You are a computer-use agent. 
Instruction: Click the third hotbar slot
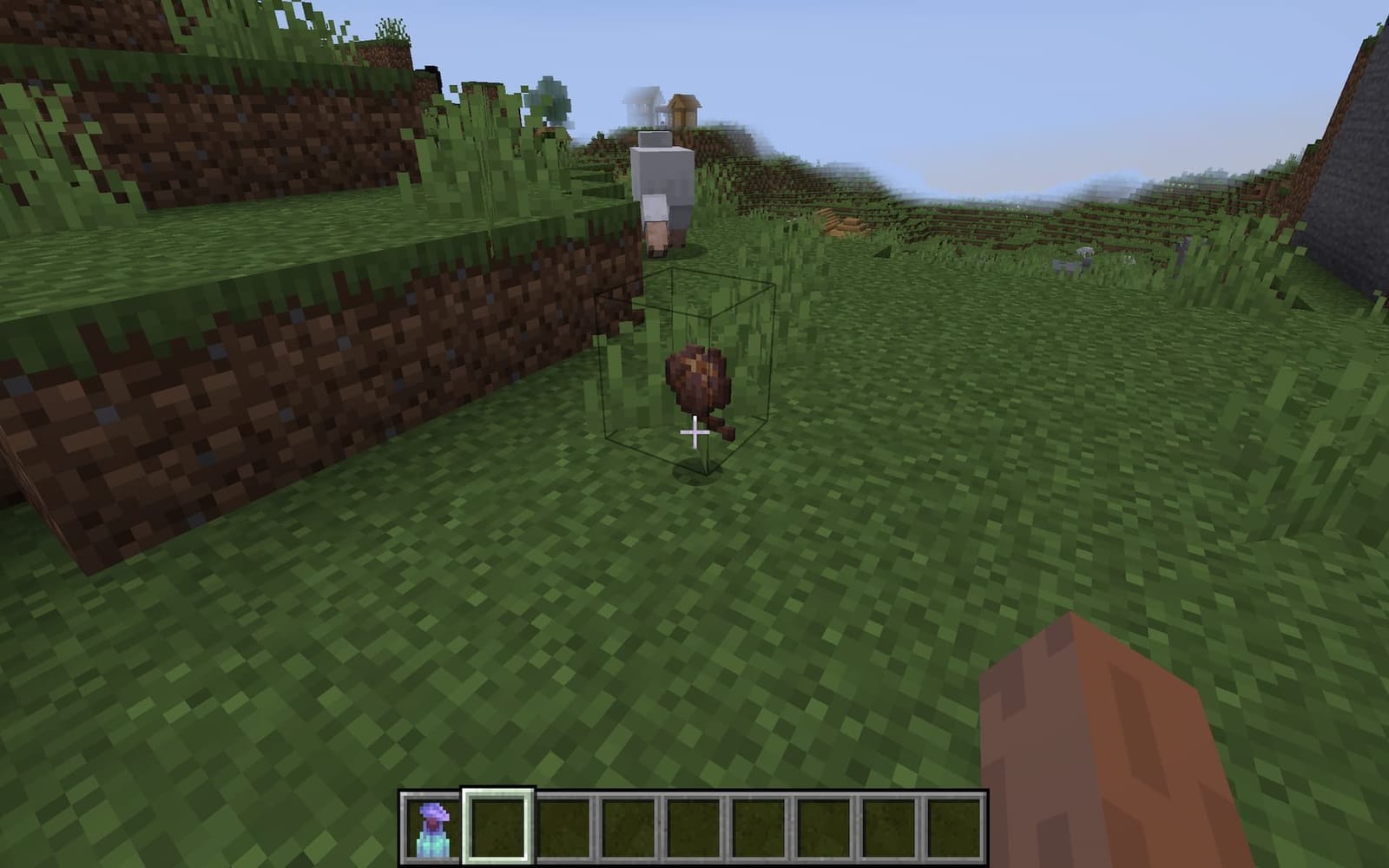click(x=561, y=826)
